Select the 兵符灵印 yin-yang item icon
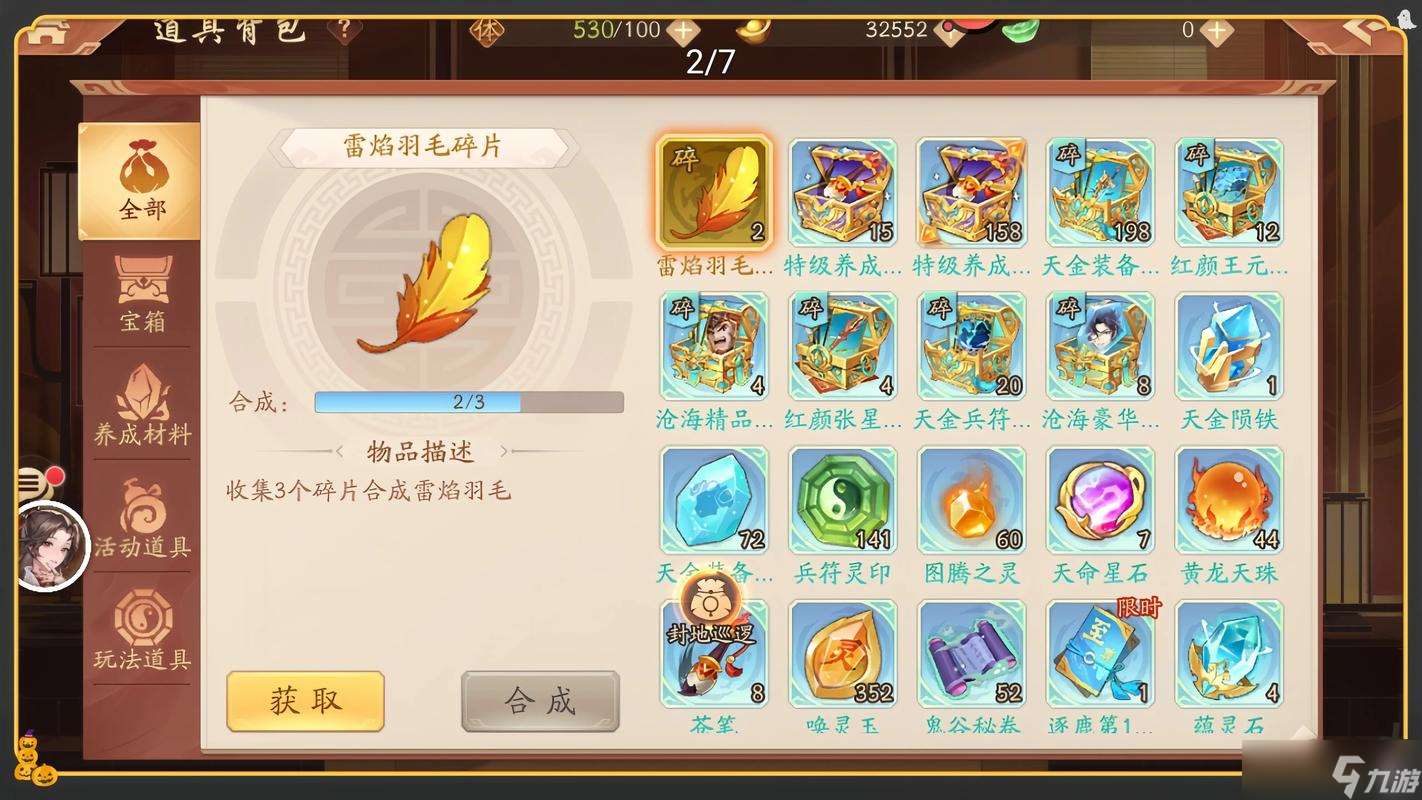The width and height of the screenshot is (1422, 800). [x=842, y=498]
